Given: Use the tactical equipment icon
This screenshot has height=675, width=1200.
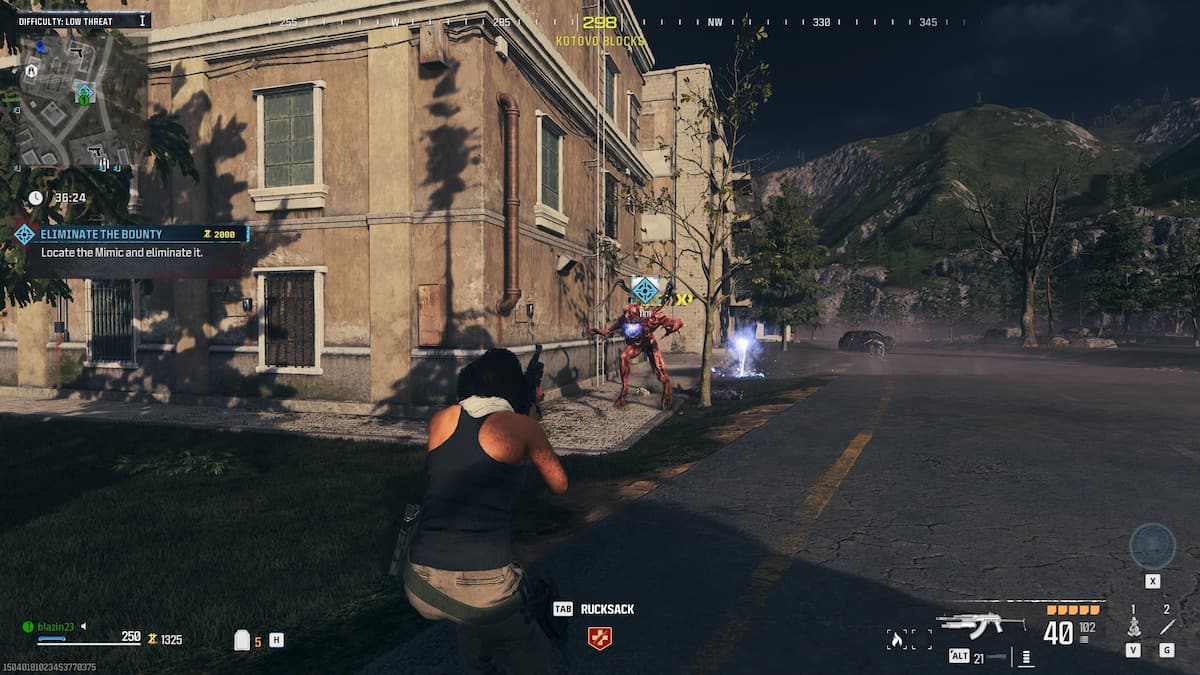Looking at the screenshot, I should tap(1134, 628).
